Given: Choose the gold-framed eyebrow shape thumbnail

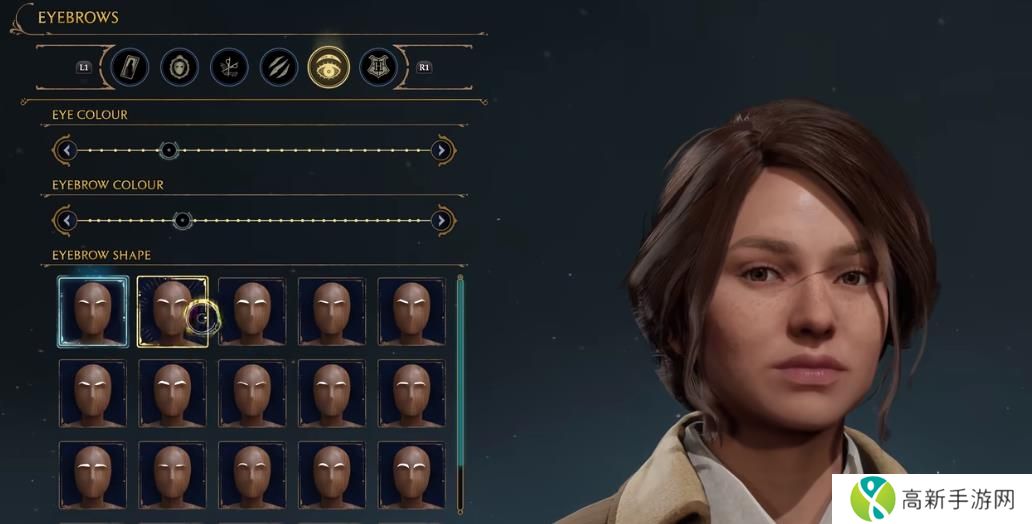Looking at the screenshot, I should click(x=172, y=312).
